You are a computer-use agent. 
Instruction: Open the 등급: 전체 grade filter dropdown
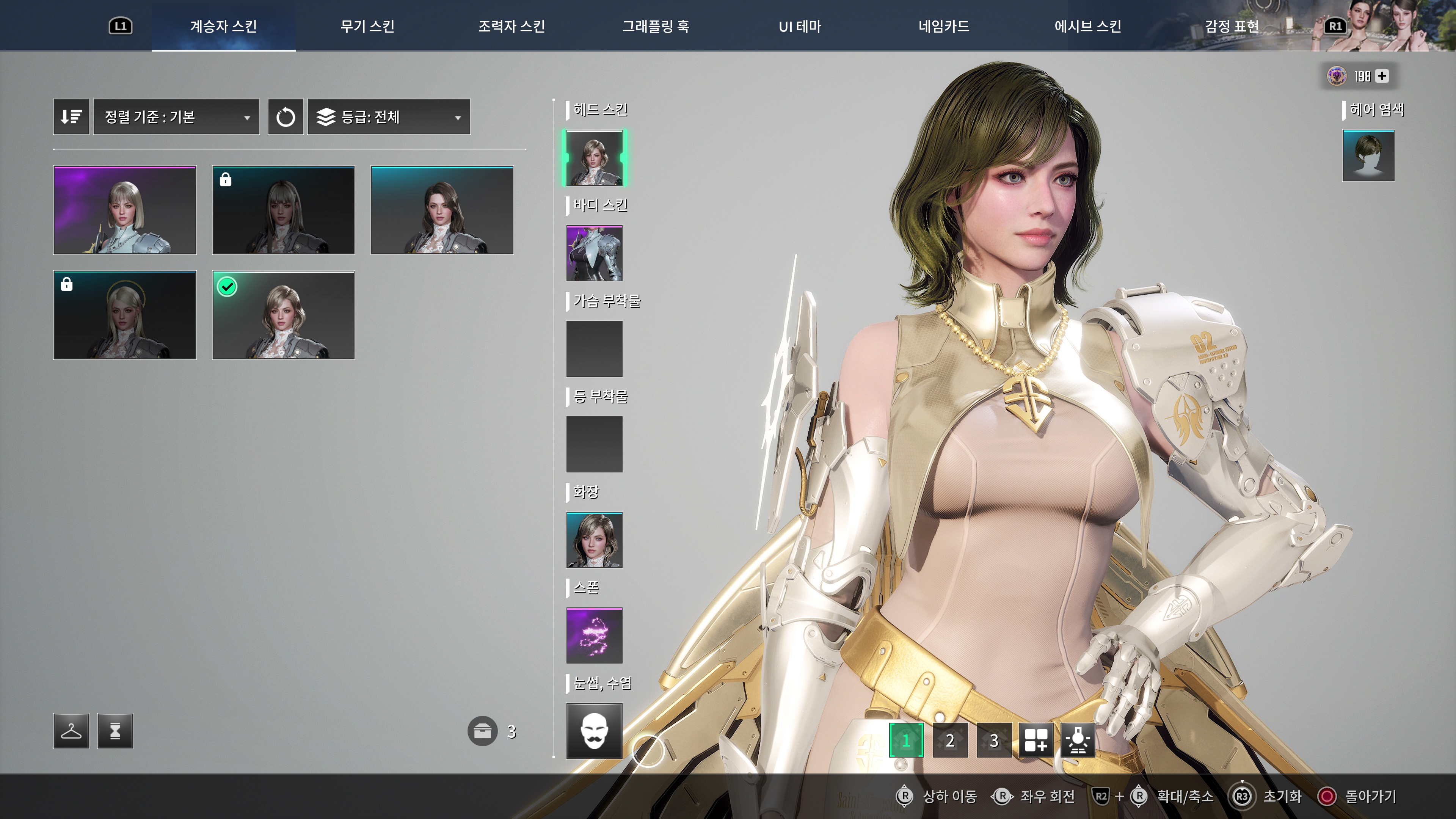pos(388,117)
